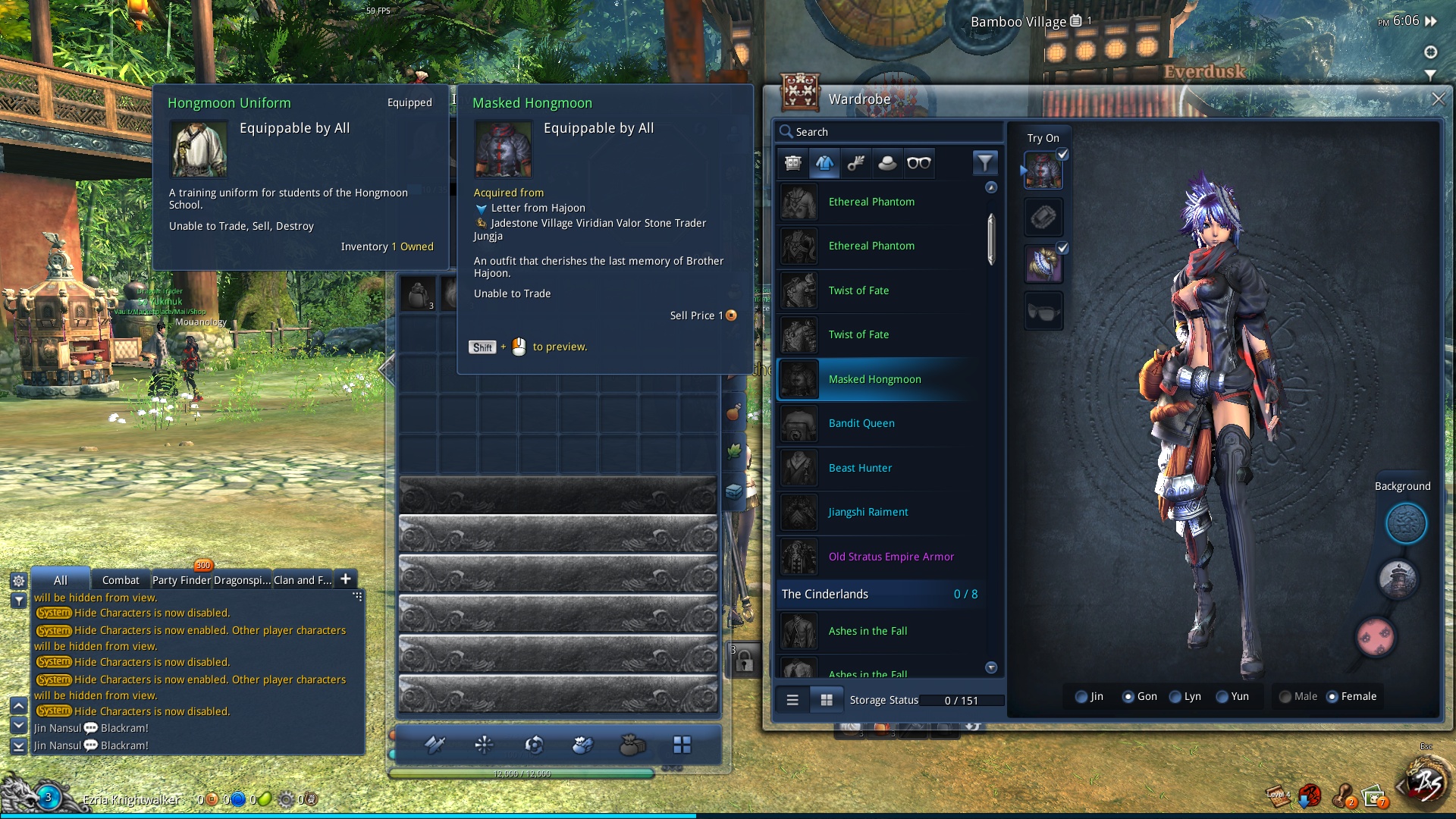Screen dimensions: 1456x819
Task: Add a new chat tab
Action: tap(345, 579)
